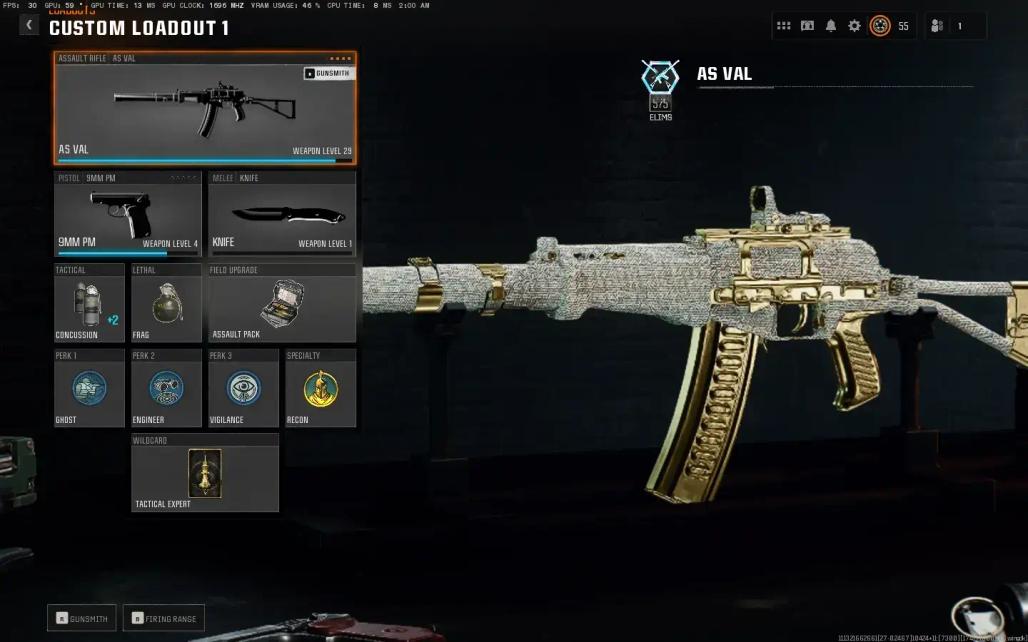Click the Gunsmith button at the bottom

tap(82, 618)
